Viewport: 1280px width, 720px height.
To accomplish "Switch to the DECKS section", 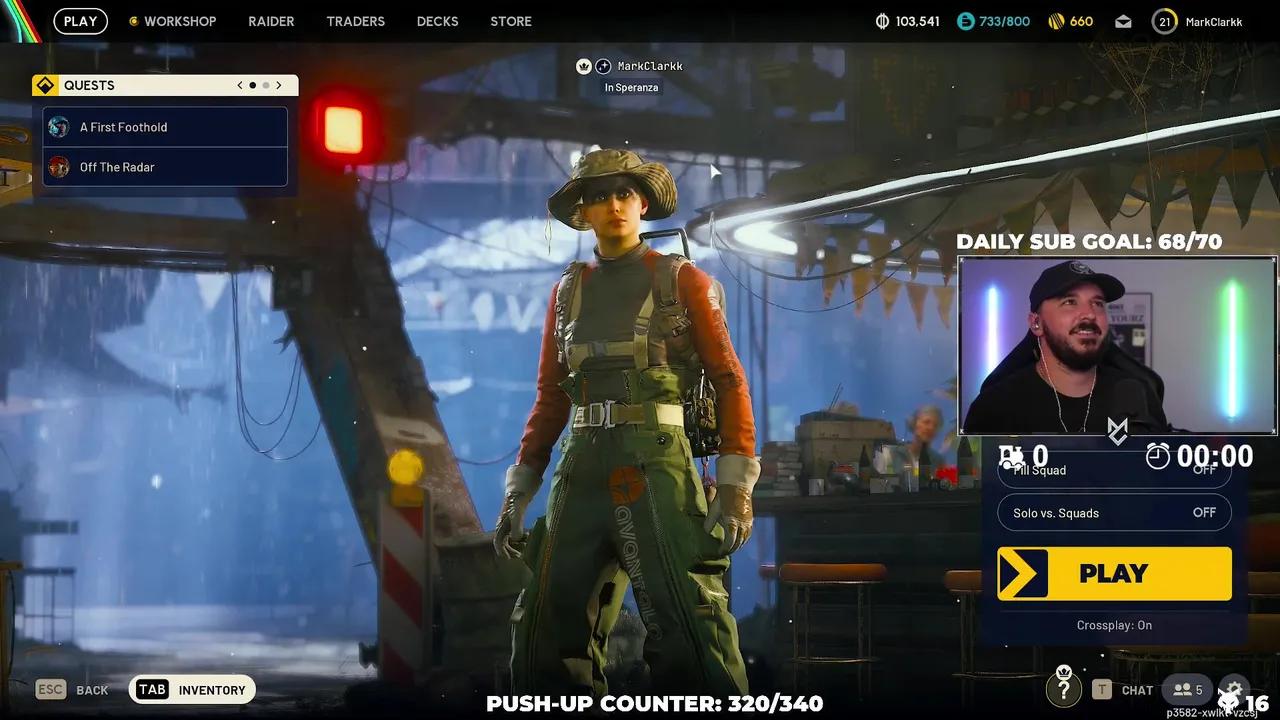I will click(437, 20).
